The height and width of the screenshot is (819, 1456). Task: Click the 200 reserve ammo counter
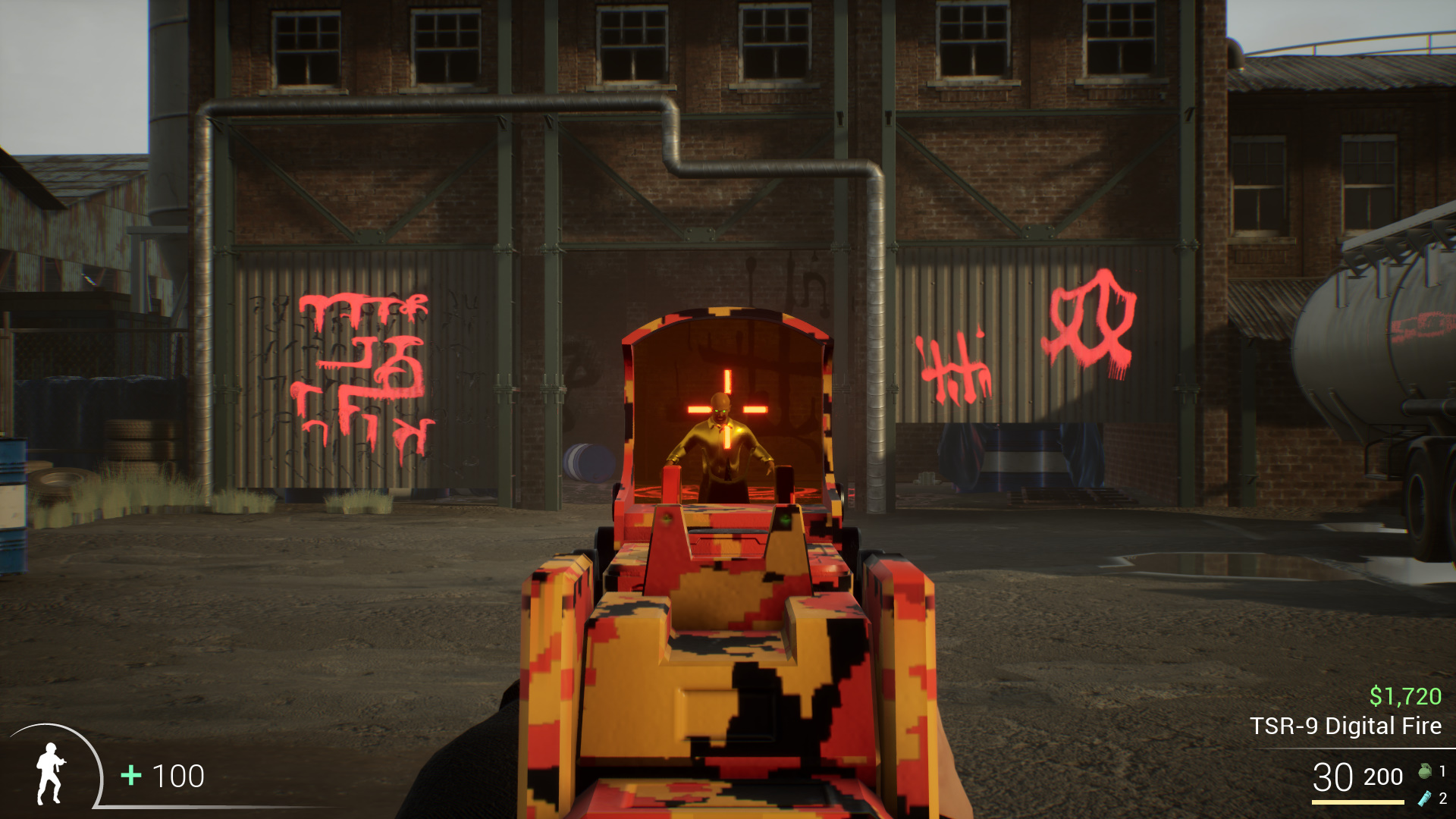[x=1382, y=778]
